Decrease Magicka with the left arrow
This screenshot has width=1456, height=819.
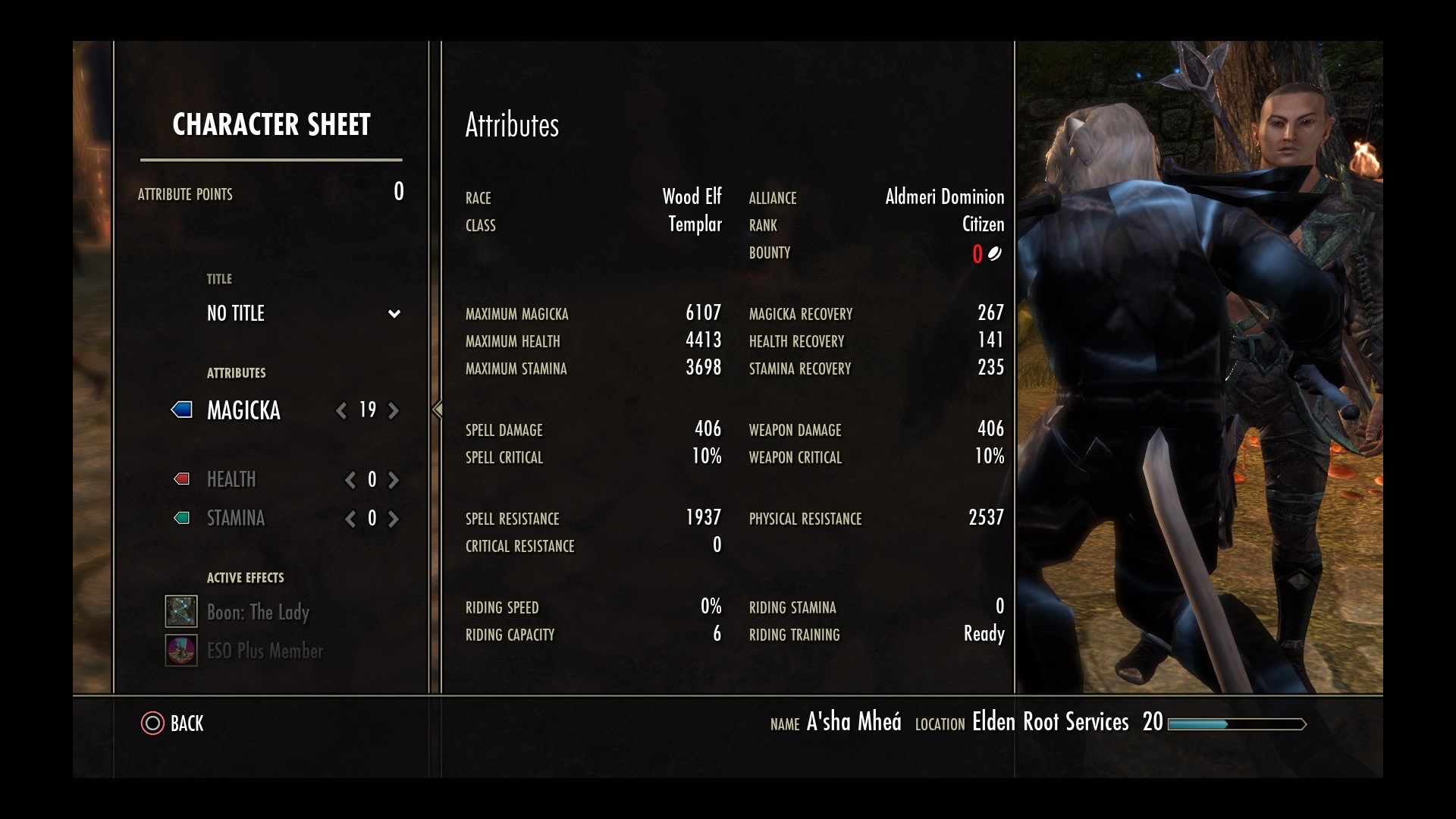click(341, 410)
